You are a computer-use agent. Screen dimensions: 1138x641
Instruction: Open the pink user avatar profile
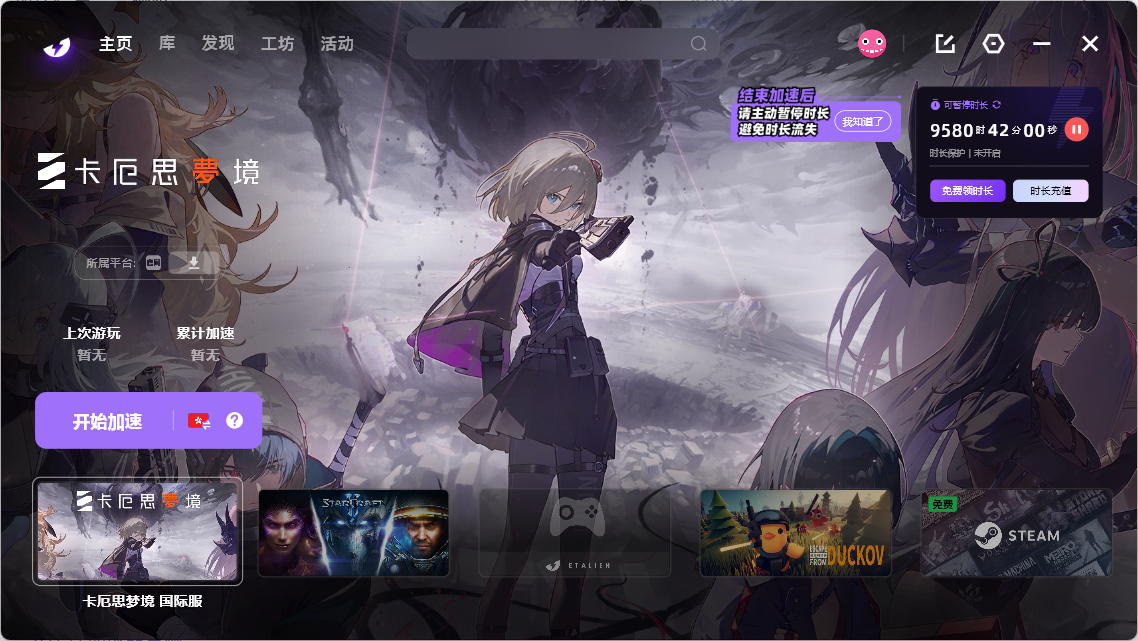pos(872,43)
